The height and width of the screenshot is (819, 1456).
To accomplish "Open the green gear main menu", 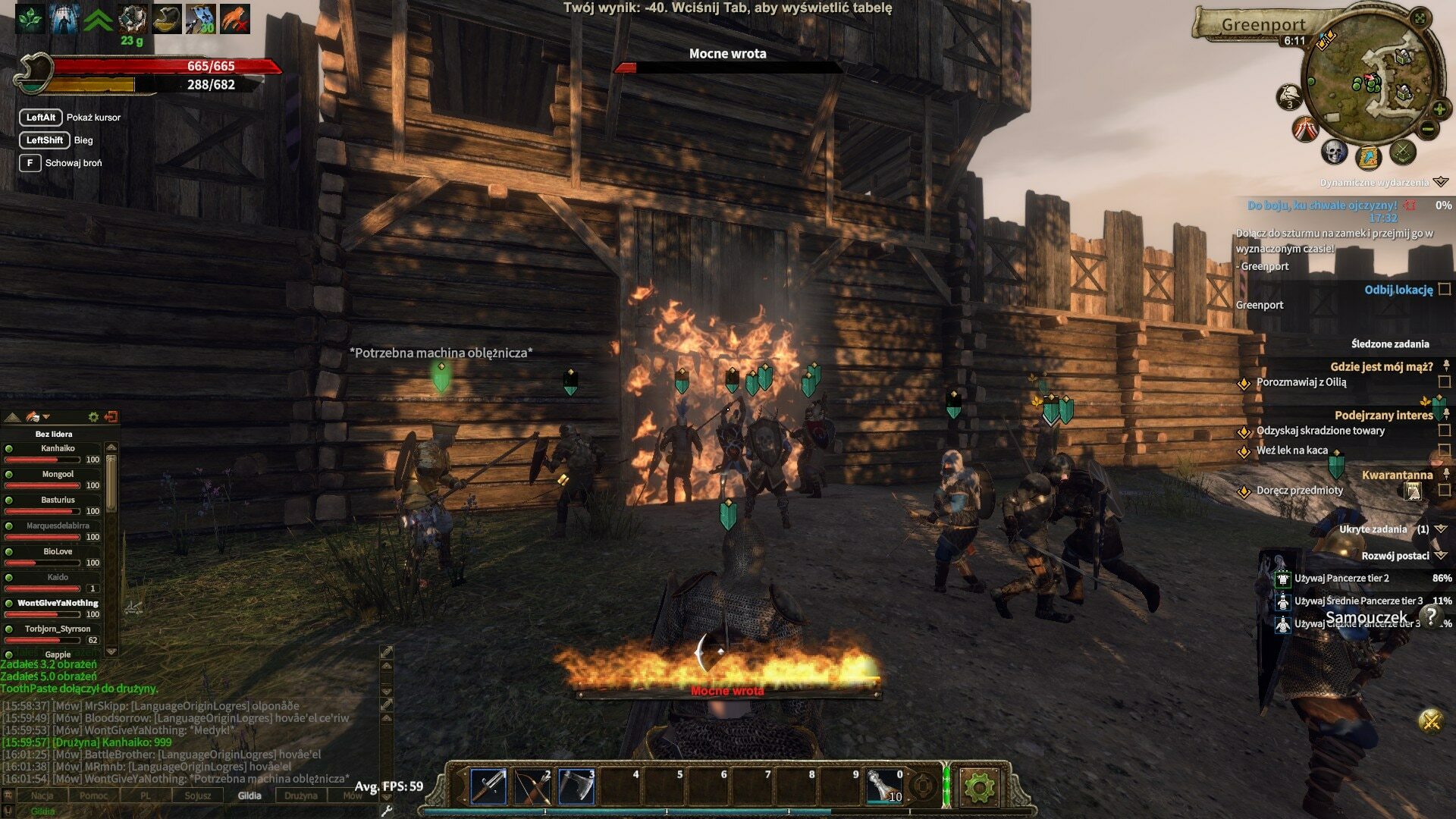I will (978, 788).
